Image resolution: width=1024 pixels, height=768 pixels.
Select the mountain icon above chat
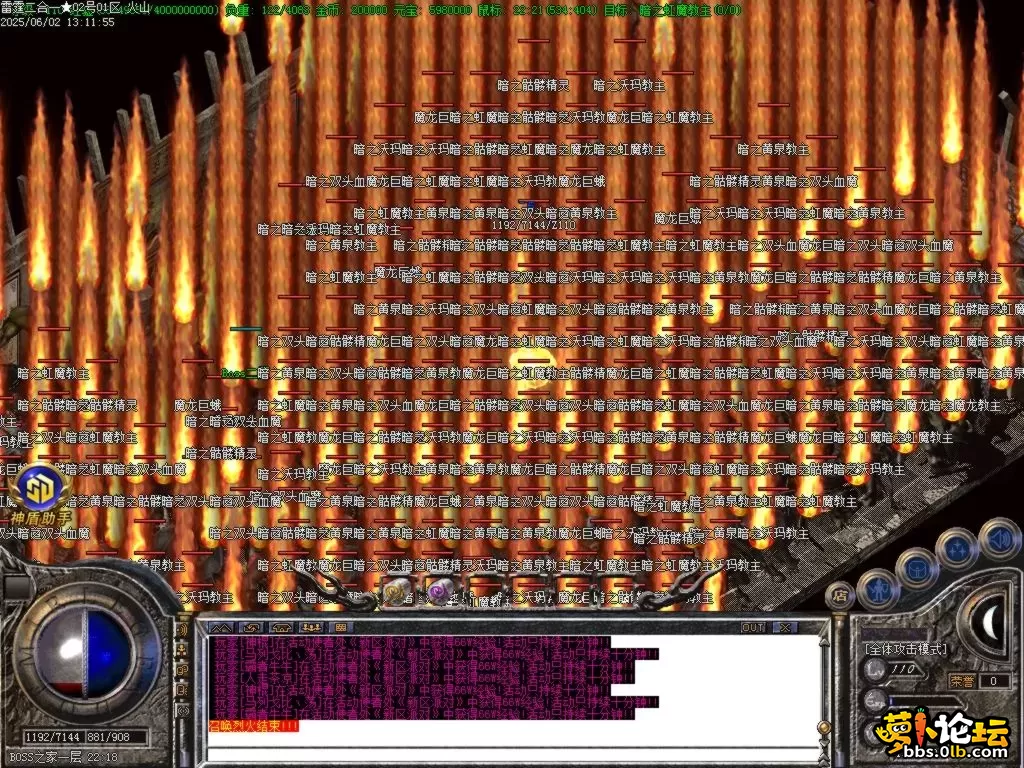click(x=220, y=628)
